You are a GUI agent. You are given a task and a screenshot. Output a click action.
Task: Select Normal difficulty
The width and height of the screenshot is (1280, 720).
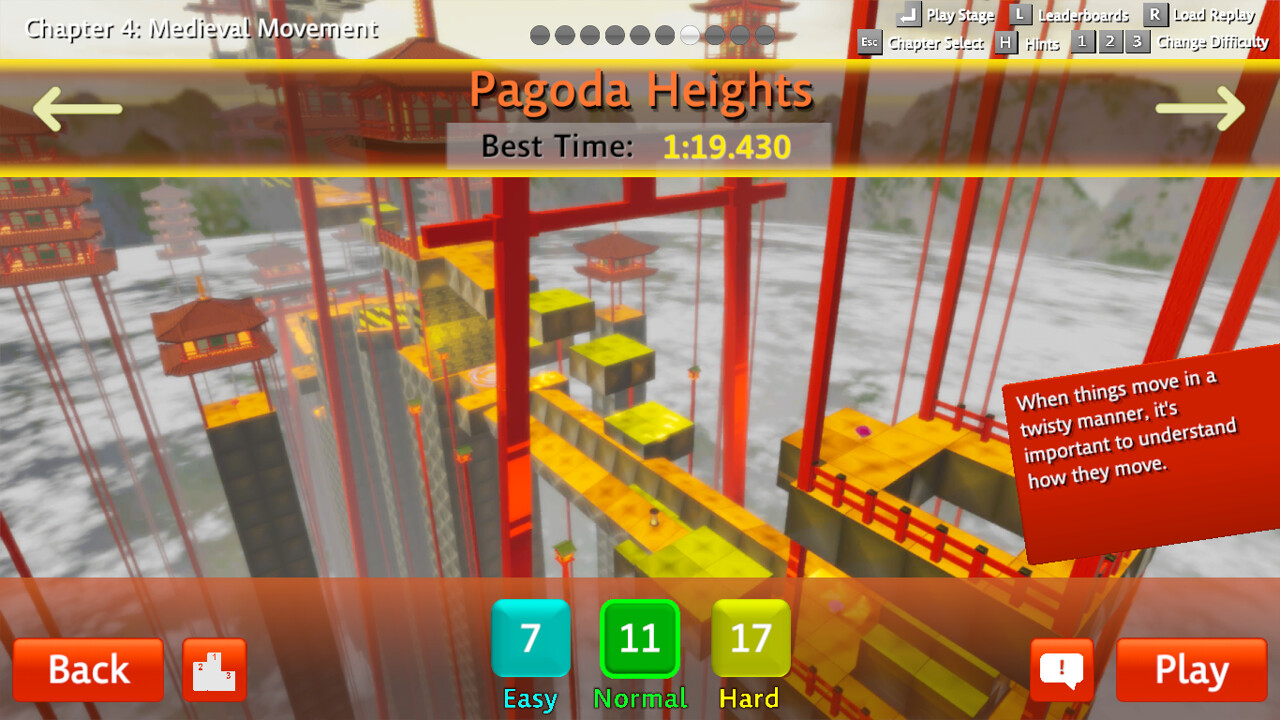[643, 637]
